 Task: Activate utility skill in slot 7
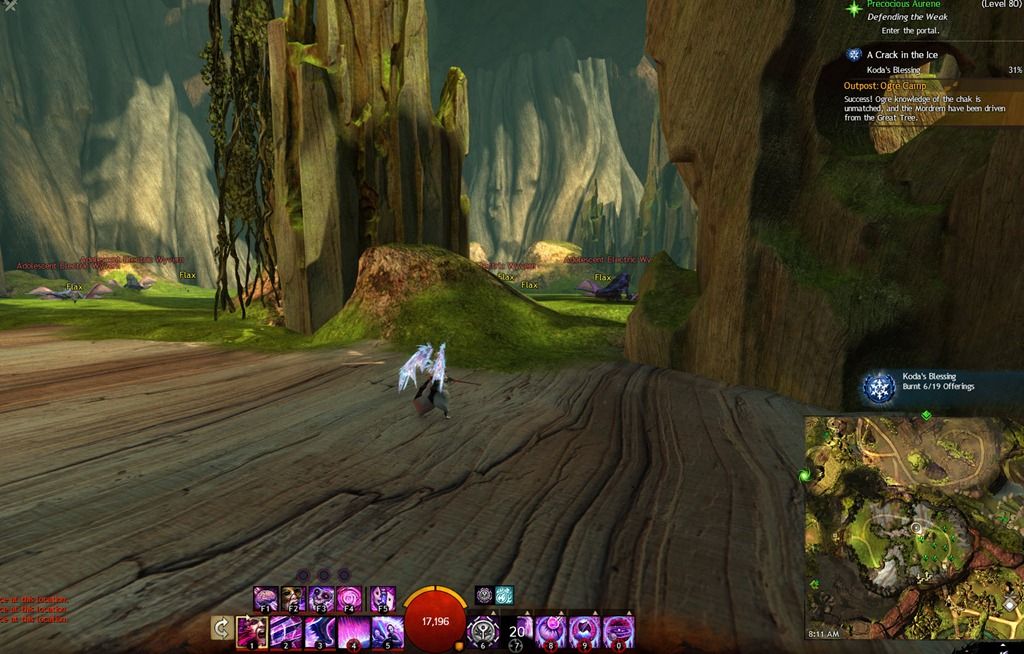[x=518, y=632]
